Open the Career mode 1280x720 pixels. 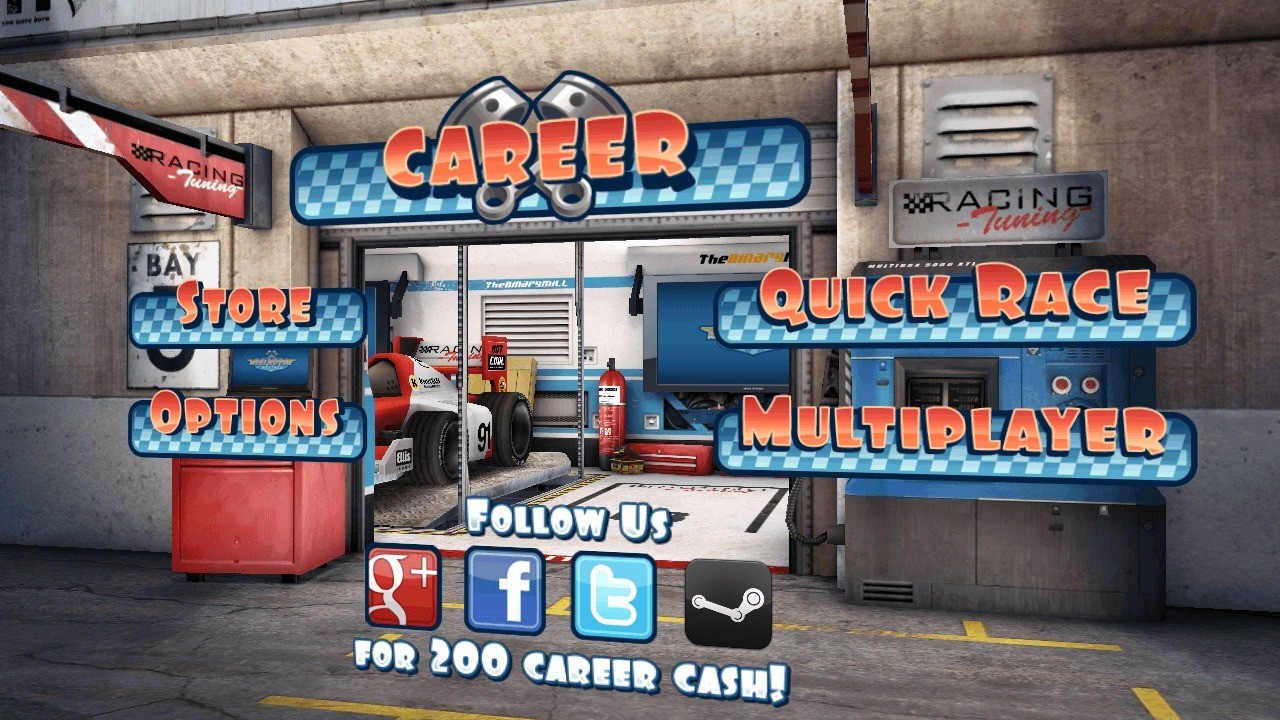tap(549, 160)
